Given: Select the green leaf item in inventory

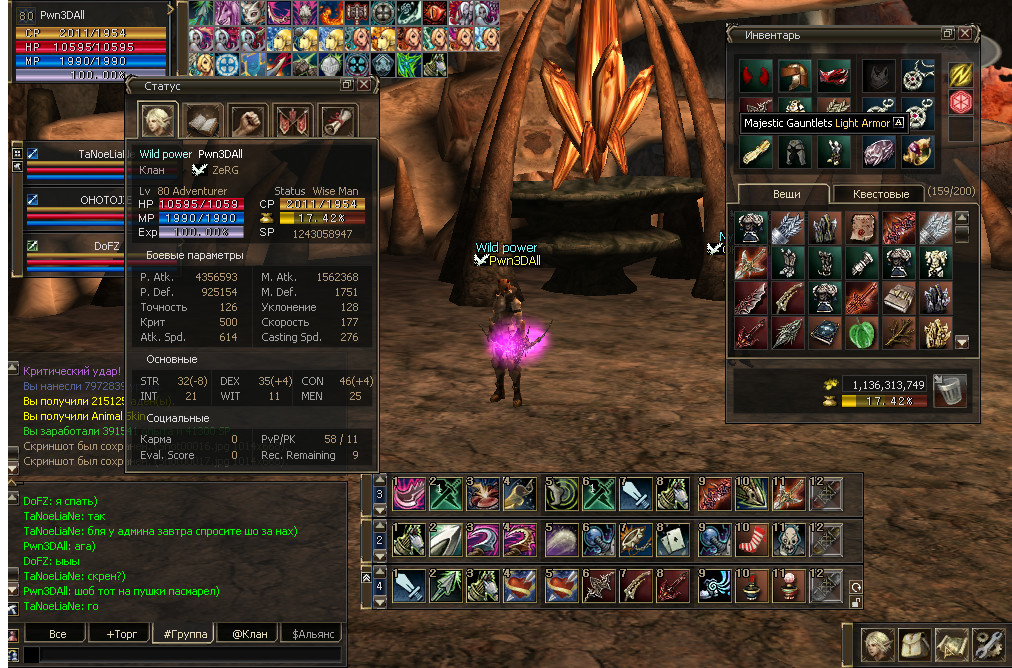Looking at the screenshot, I should pyautogui.click(x=860, y=333).
